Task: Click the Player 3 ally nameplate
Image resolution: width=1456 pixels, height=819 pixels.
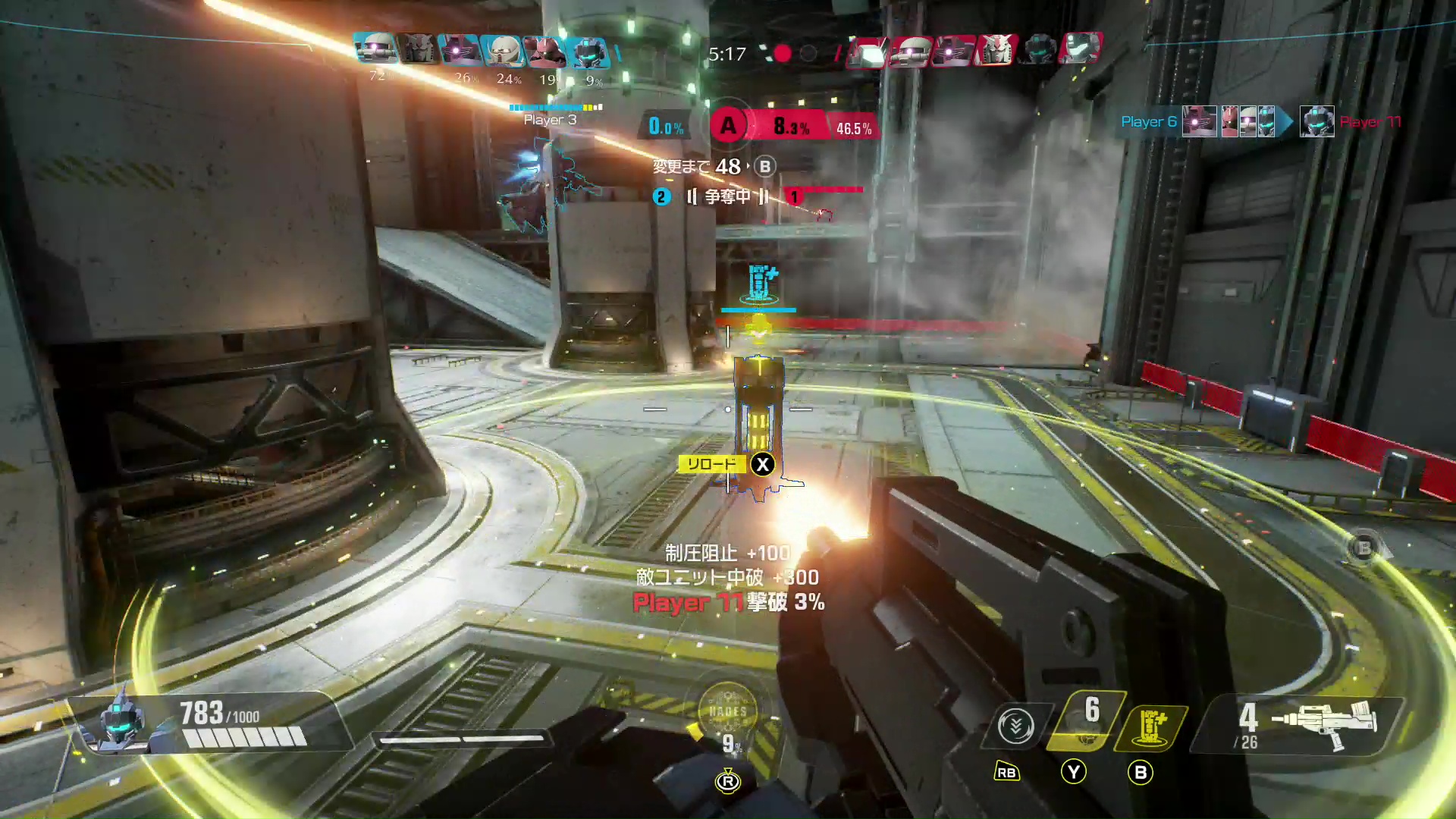Action: (x=551, y=120)
